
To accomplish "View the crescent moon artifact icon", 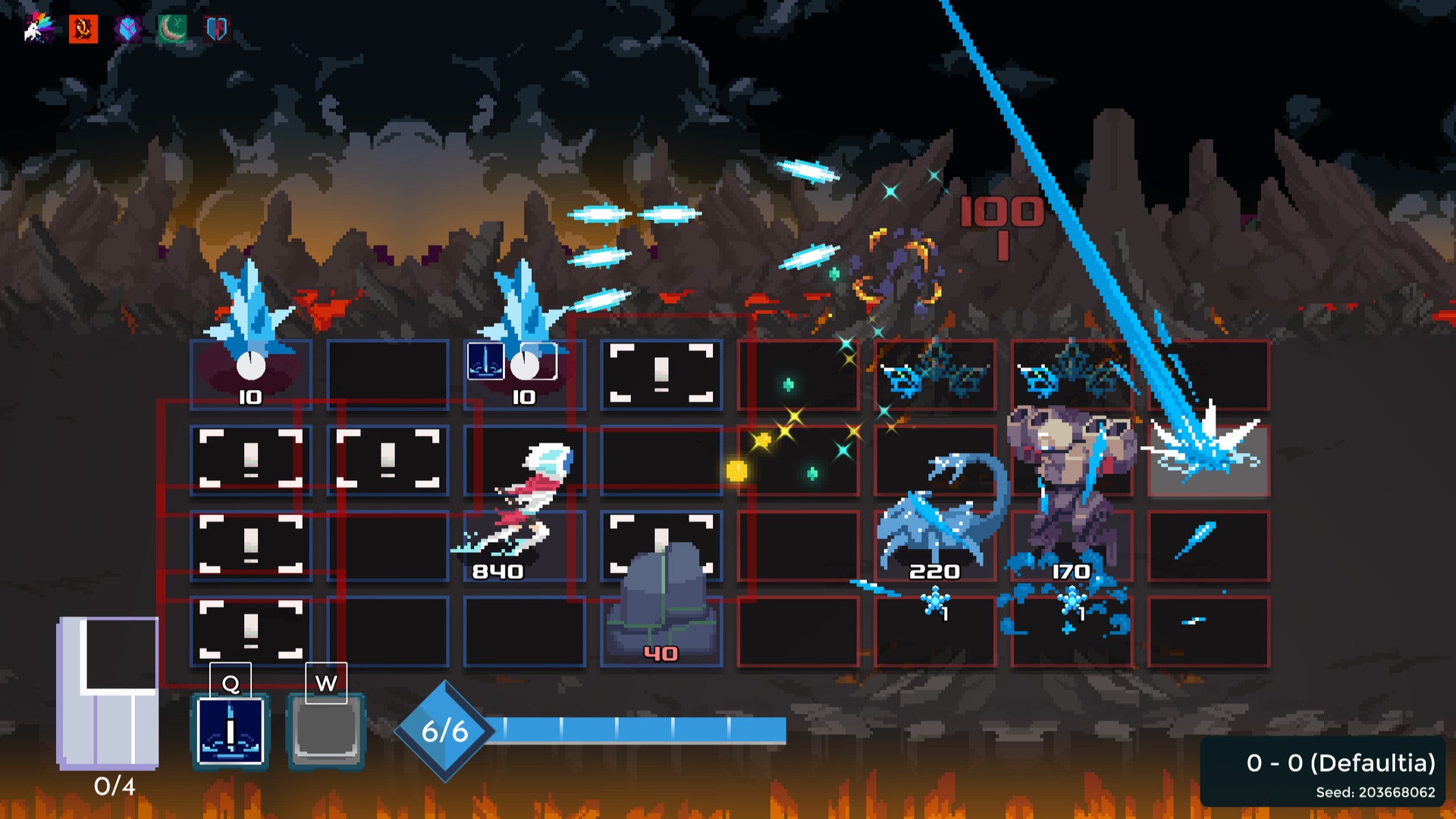I will coord(172,29).
